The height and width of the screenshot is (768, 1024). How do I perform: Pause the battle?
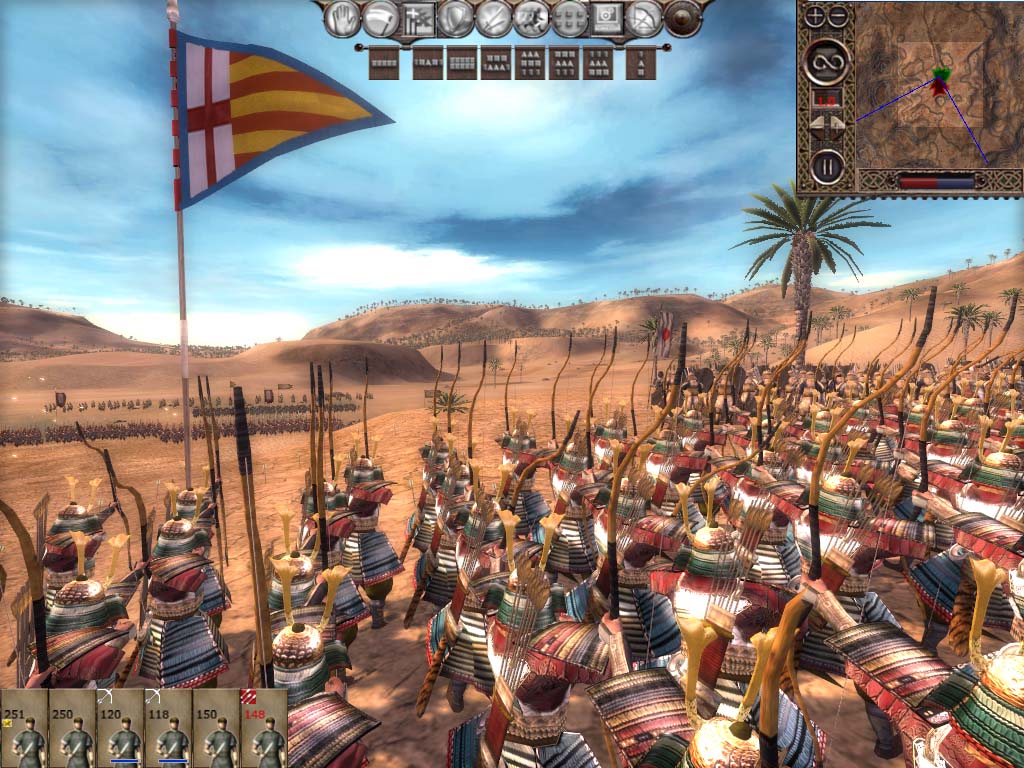(x=827, y=165)
